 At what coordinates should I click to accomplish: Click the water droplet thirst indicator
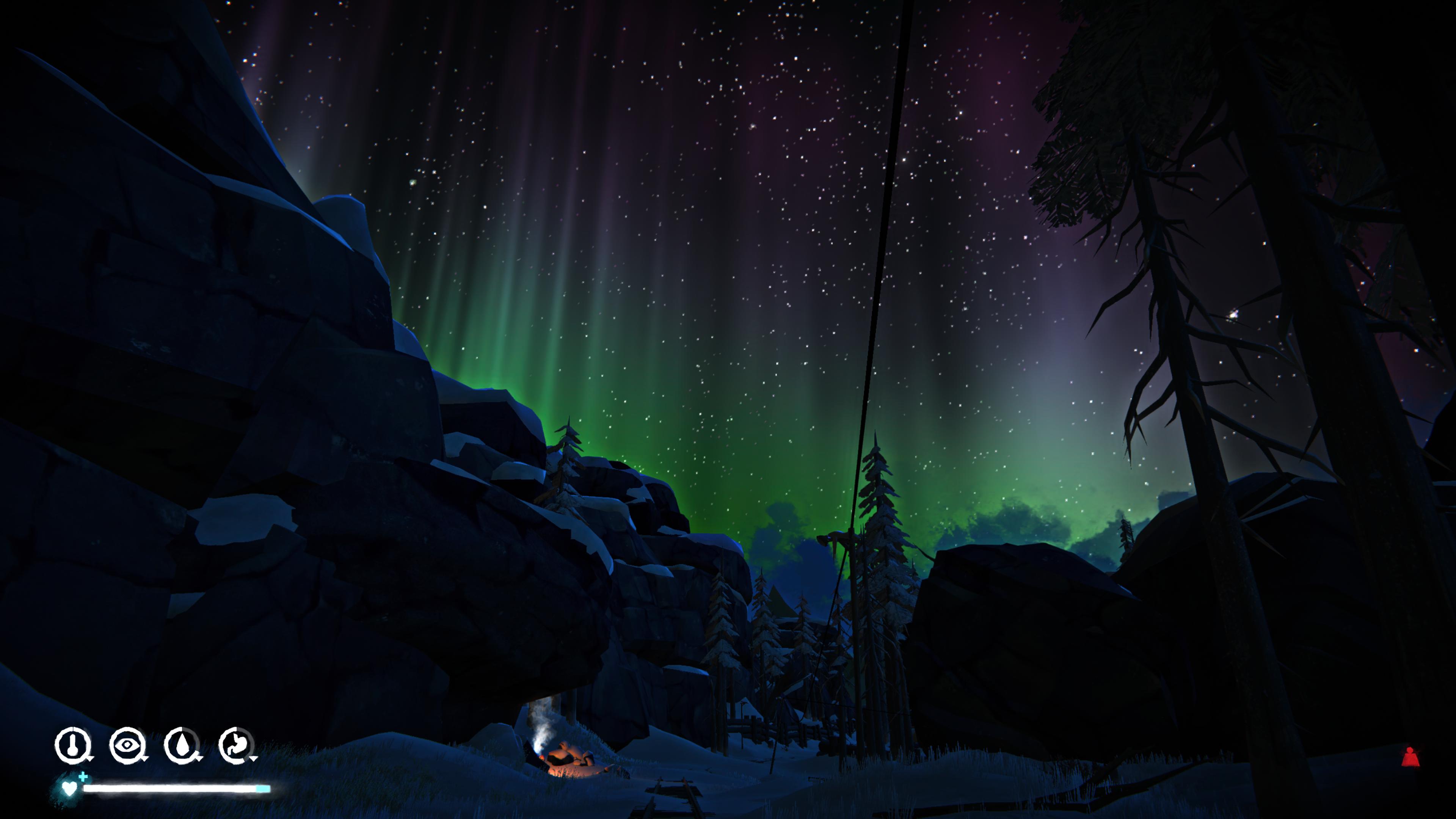pyautogui.click(x=182, y=744)
